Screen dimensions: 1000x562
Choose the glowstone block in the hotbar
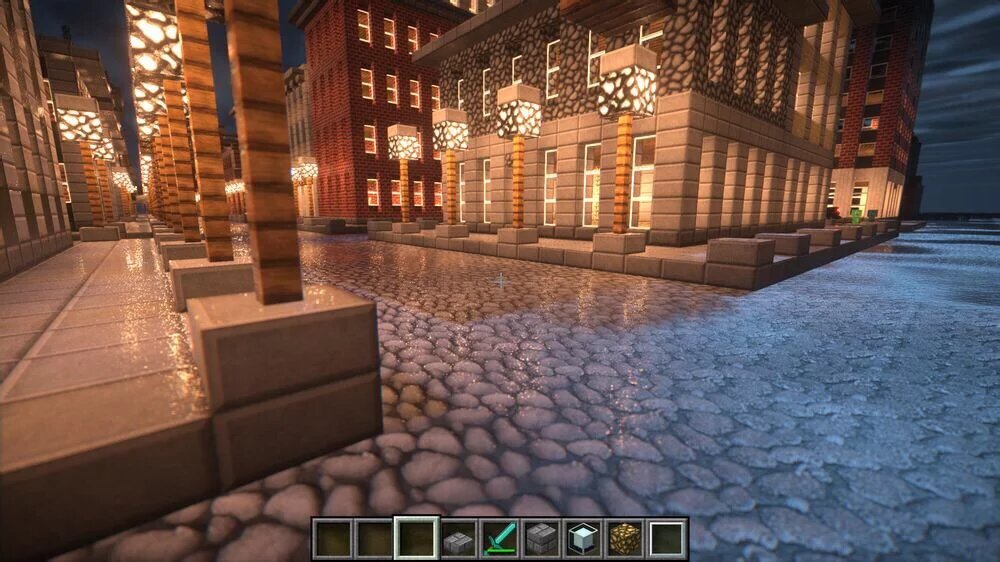point(626,539)
